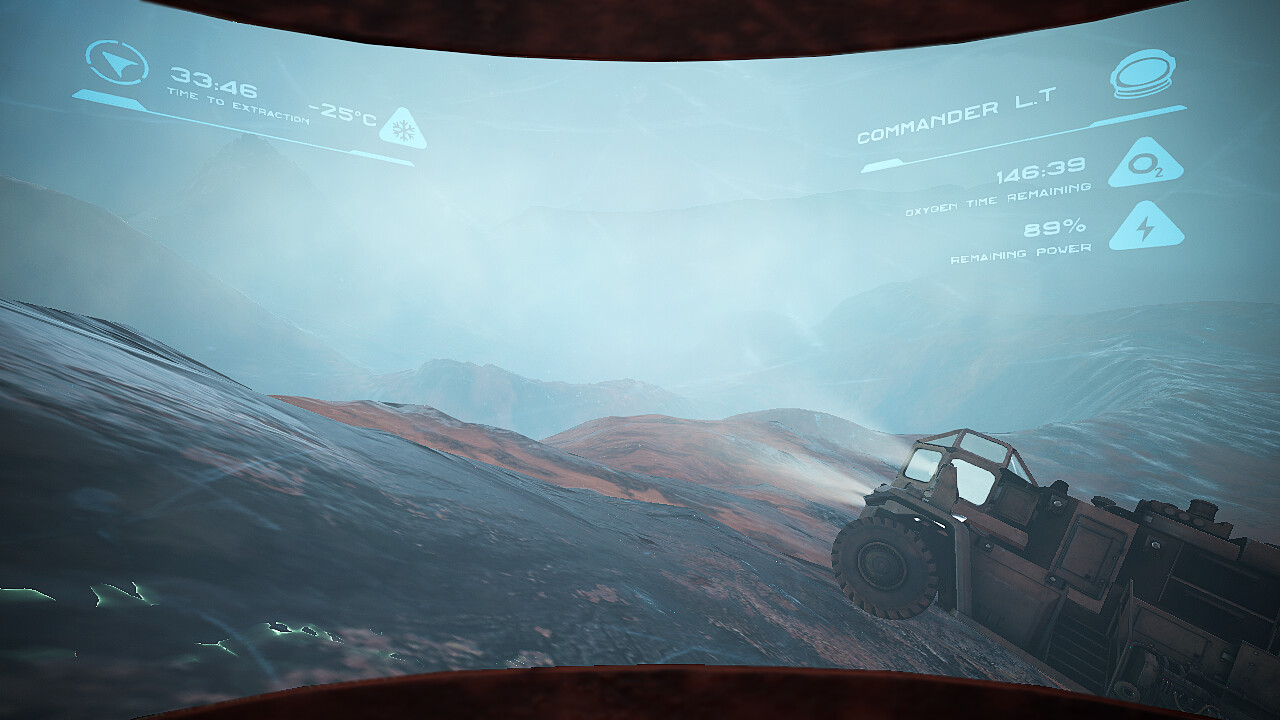The height and width of the screenshot is (720, 1280).
Task: Open the astronaut helmet commander icon
Action: (x=1142, y=75)
